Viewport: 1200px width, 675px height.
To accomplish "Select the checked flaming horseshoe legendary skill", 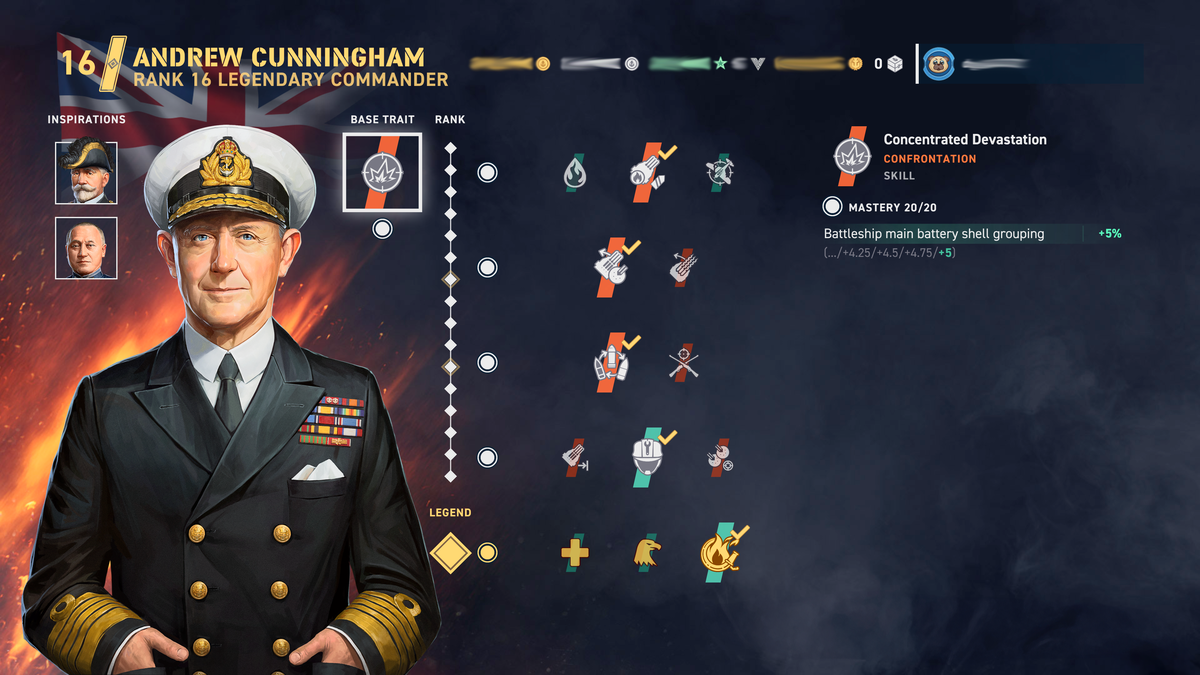I will point(721,552).
